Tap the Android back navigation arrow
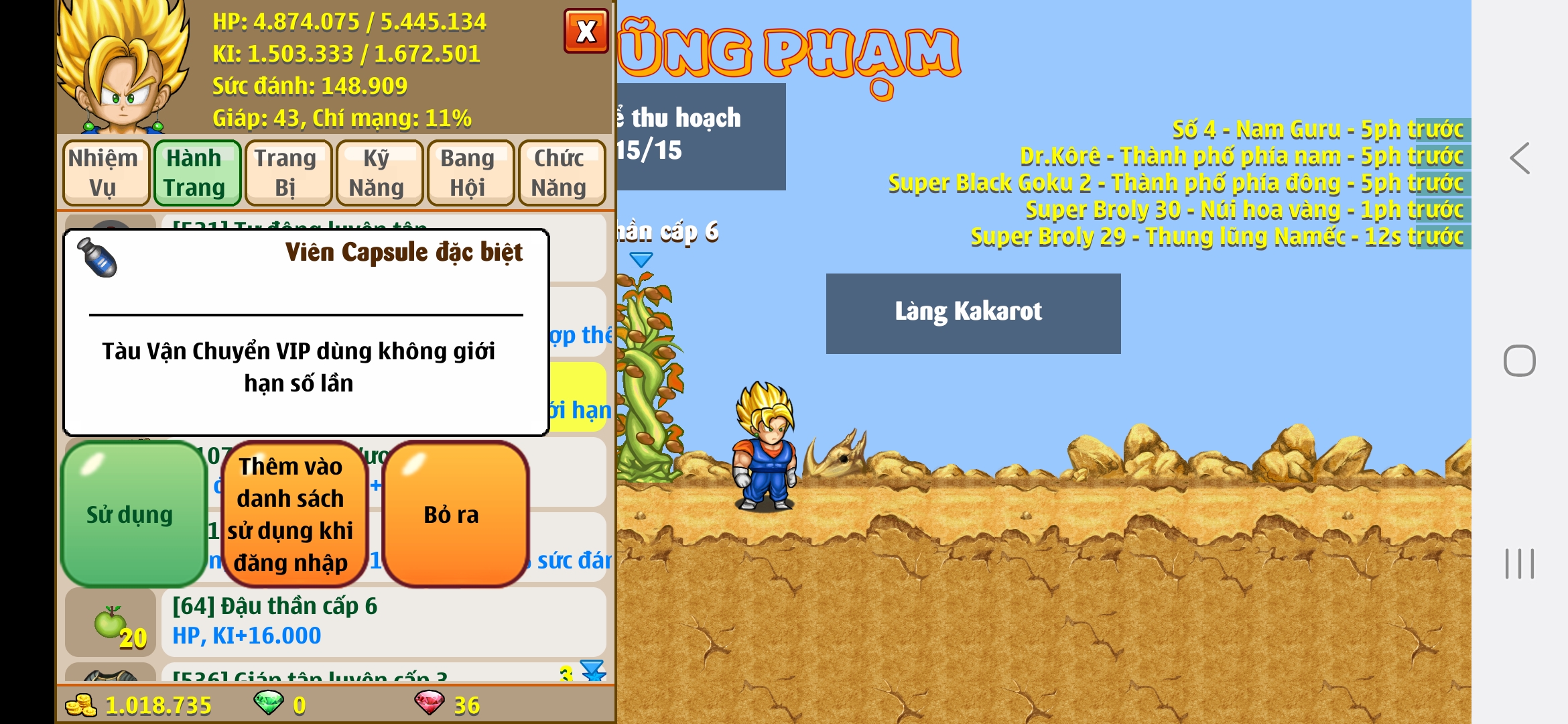This screenshot has height=724, width=1568. 1520,159
